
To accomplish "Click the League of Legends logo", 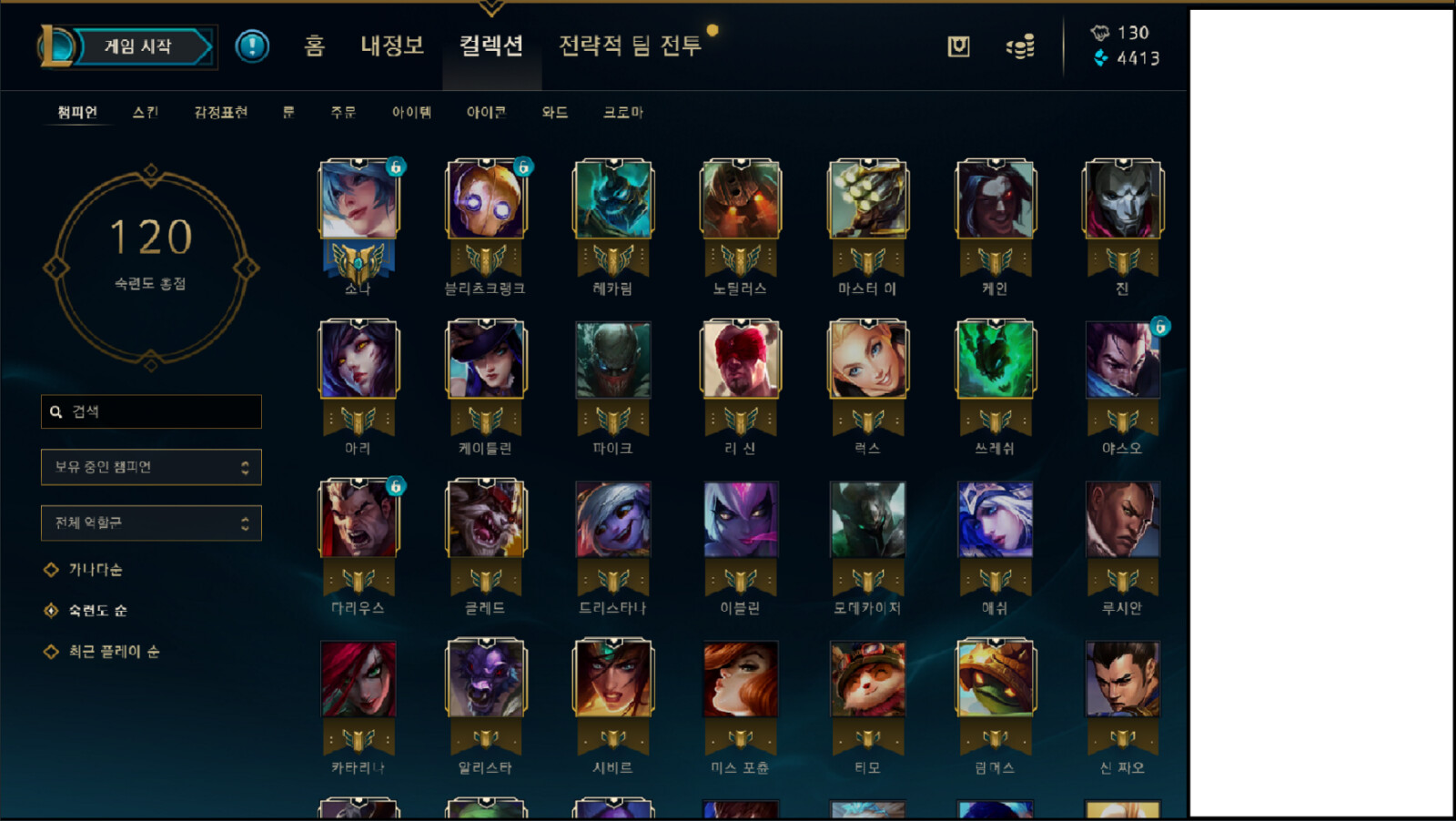I will (55, 44).
